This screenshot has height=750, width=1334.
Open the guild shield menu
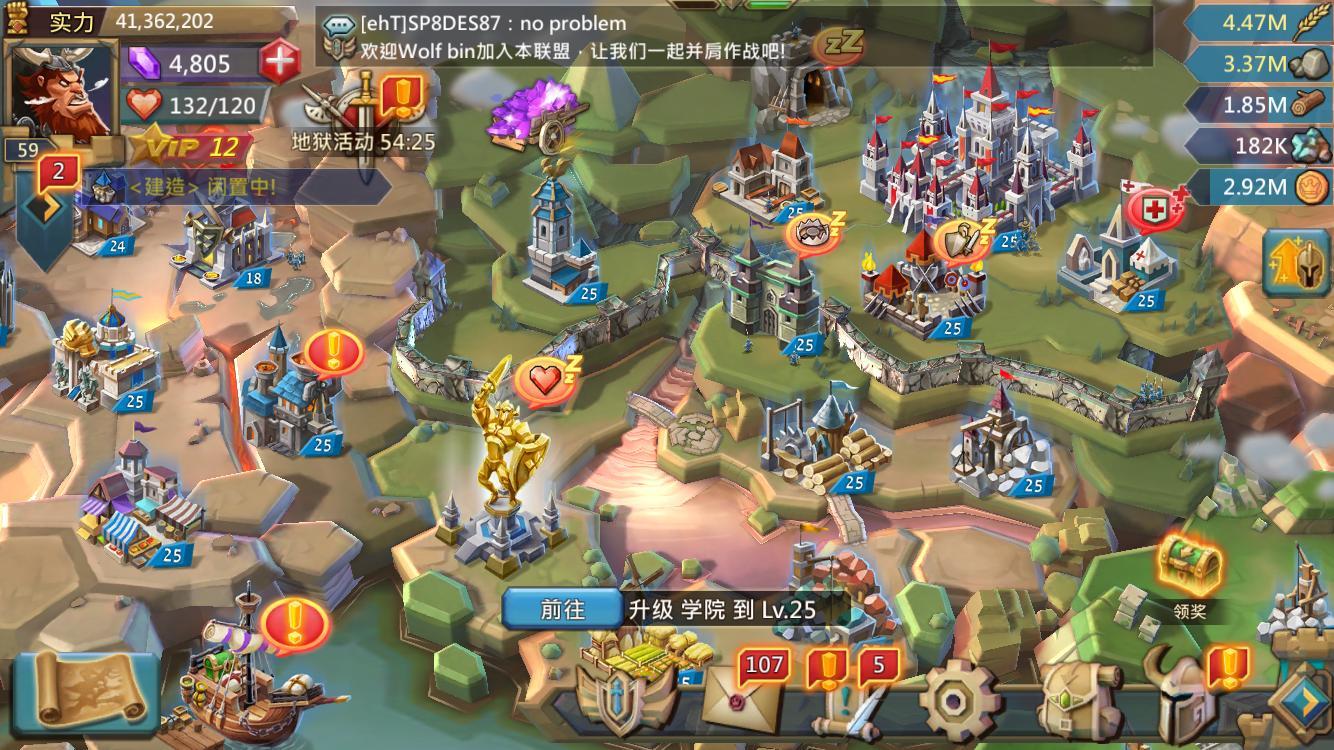[x=615, y=698]
